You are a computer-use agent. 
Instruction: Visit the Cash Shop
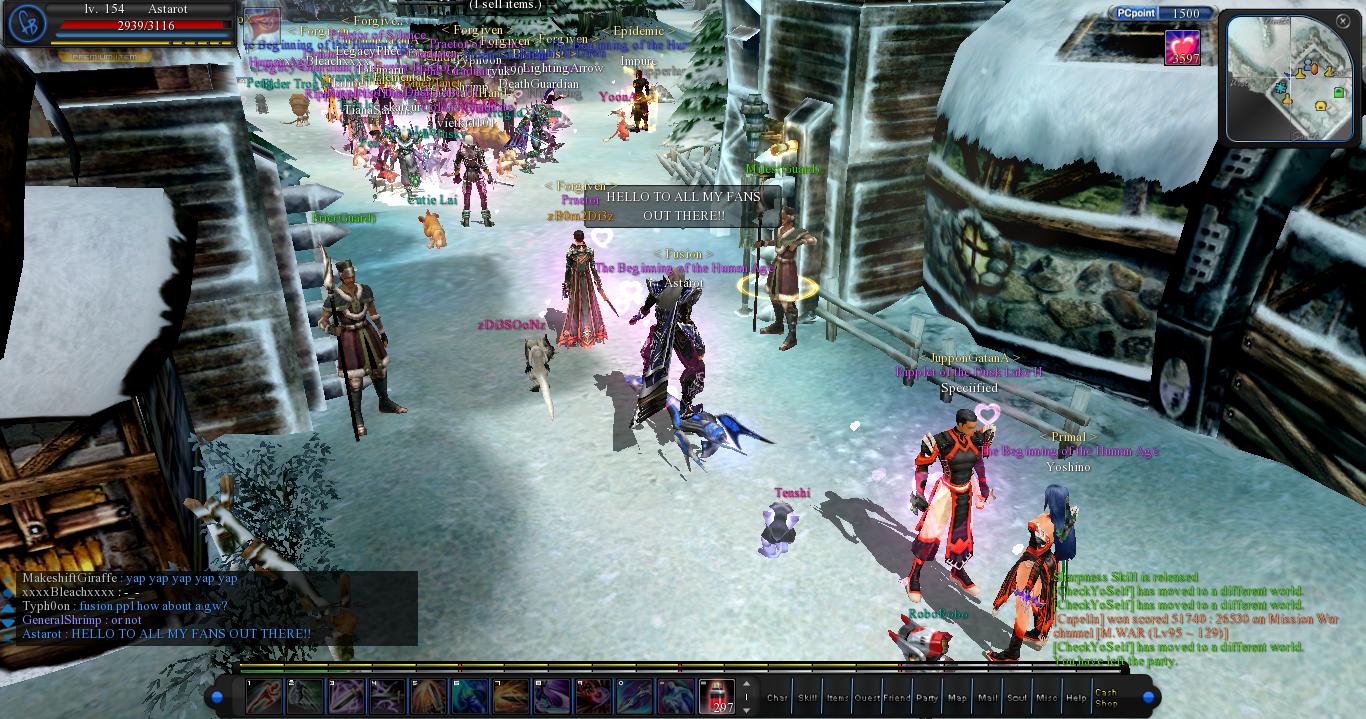coord(1107,697)
